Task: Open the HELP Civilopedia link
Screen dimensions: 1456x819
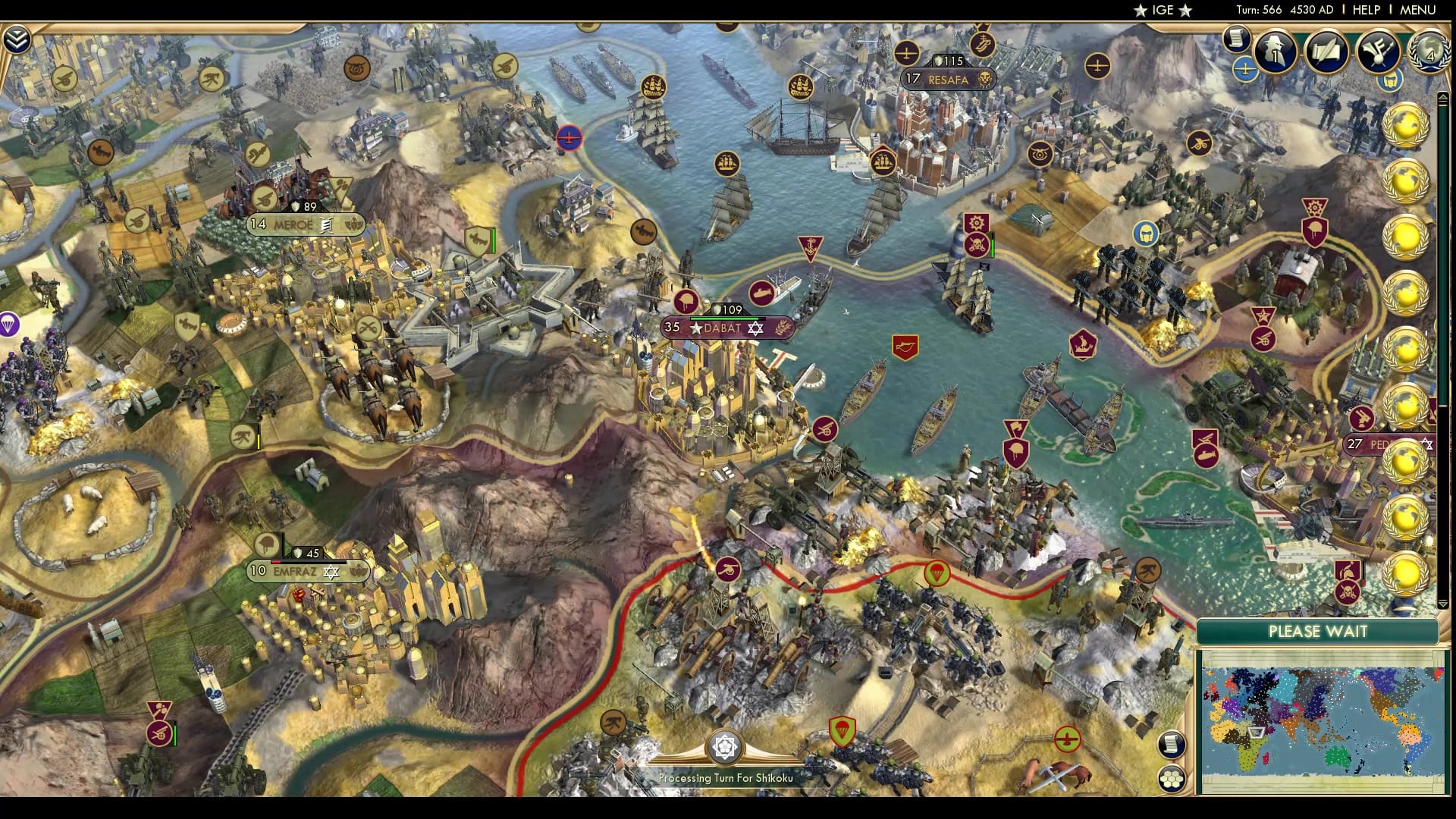Action: [x=1367, y=10]
